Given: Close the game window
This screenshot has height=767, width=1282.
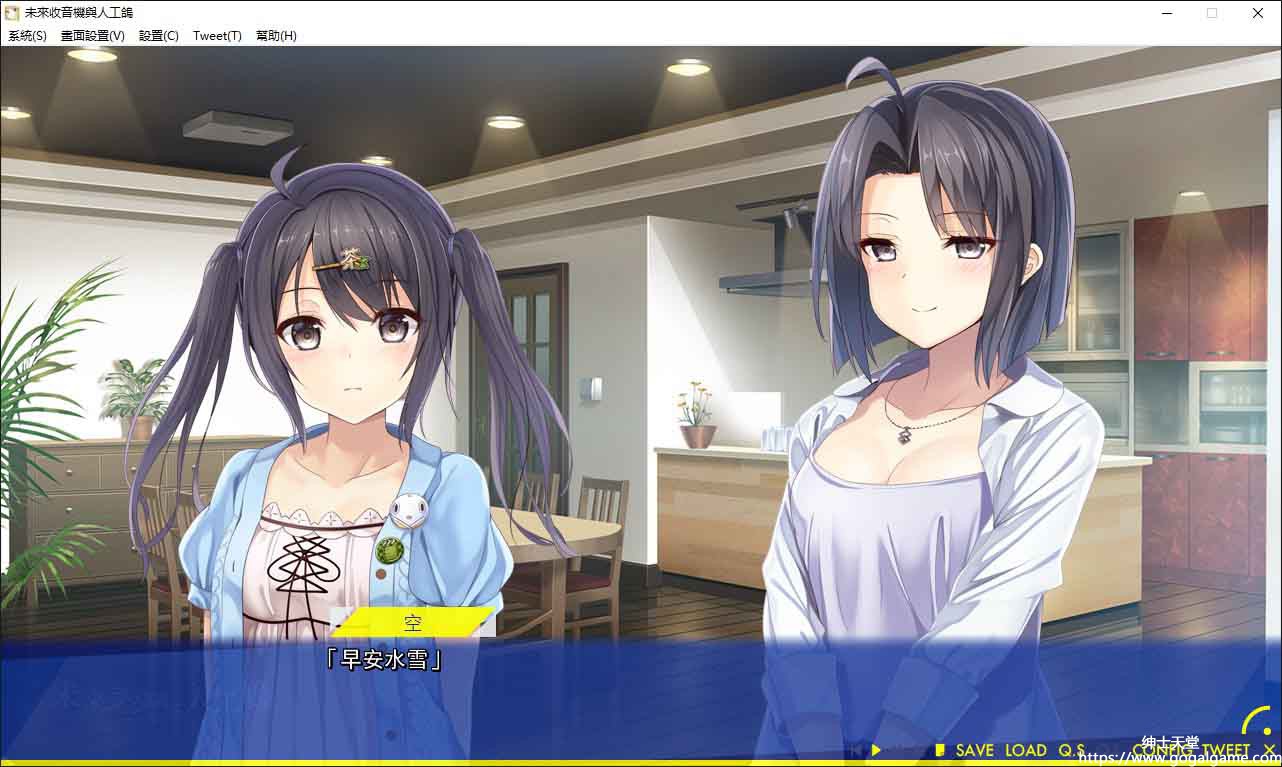Looking at the screenshot, I should pos(1258,13).
